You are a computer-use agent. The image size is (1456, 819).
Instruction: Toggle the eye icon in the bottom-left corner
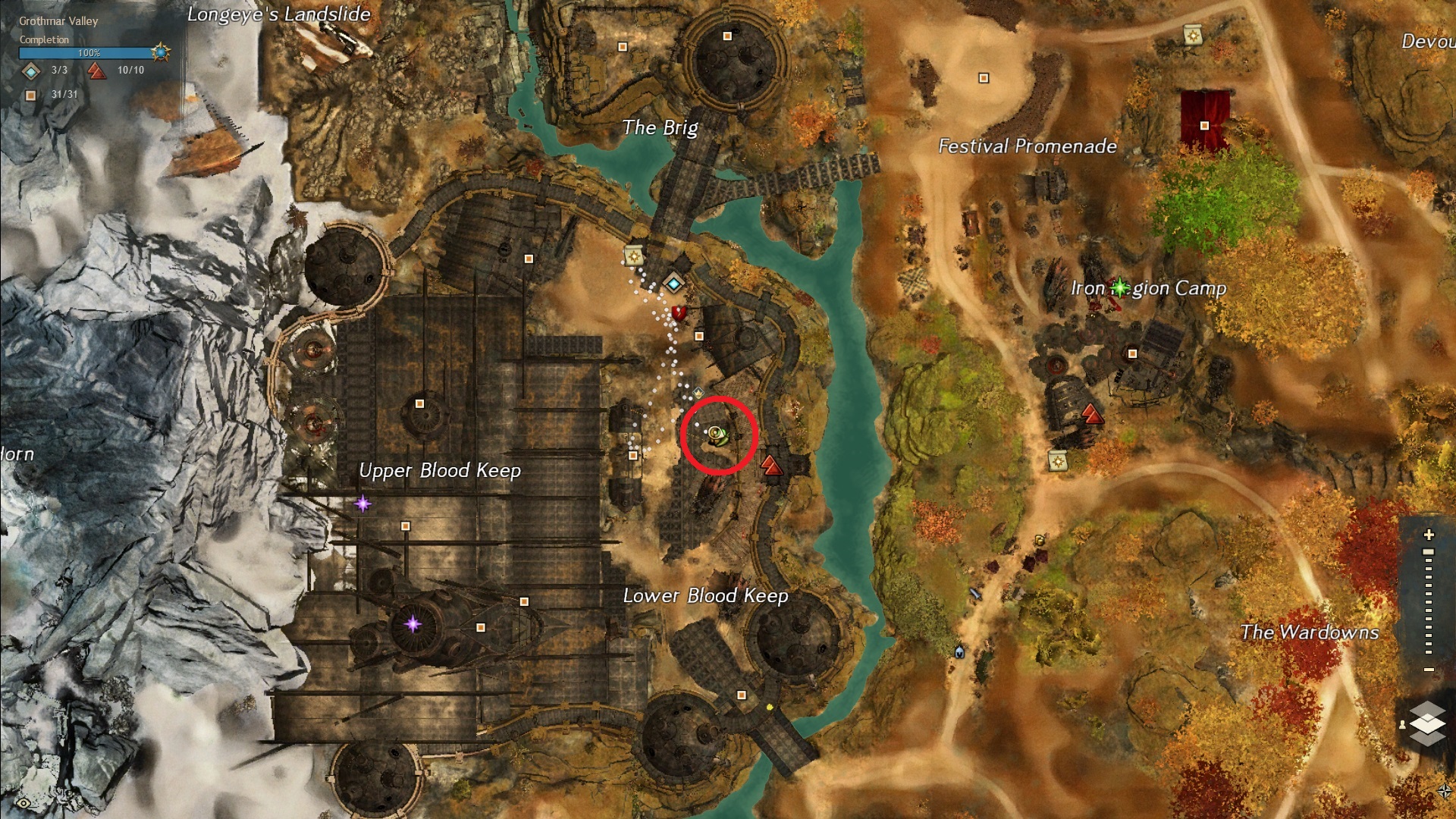coord(24,803)
